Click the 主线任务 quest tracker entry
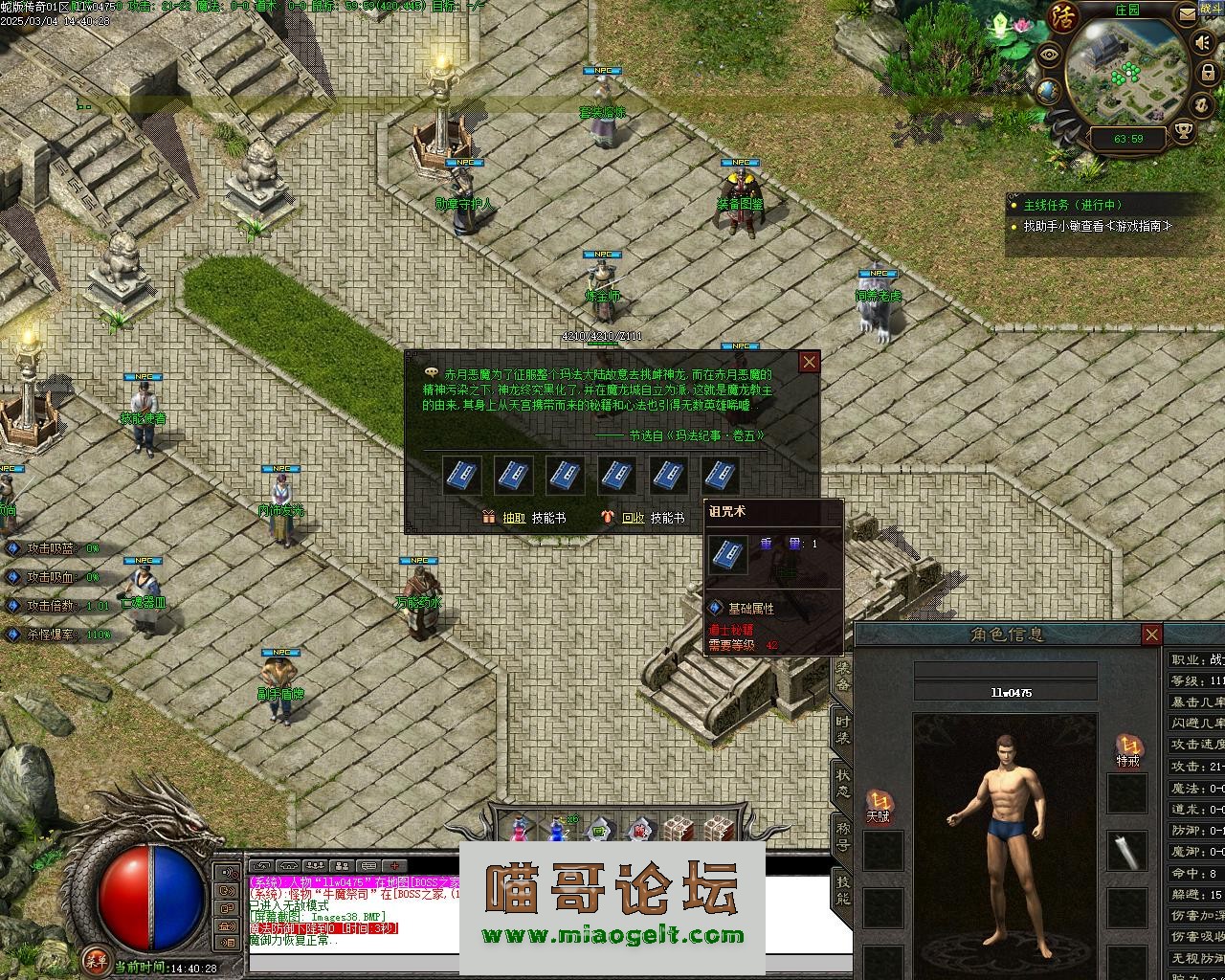Viewport: 1225px width, 980px height. (1072, 205)
